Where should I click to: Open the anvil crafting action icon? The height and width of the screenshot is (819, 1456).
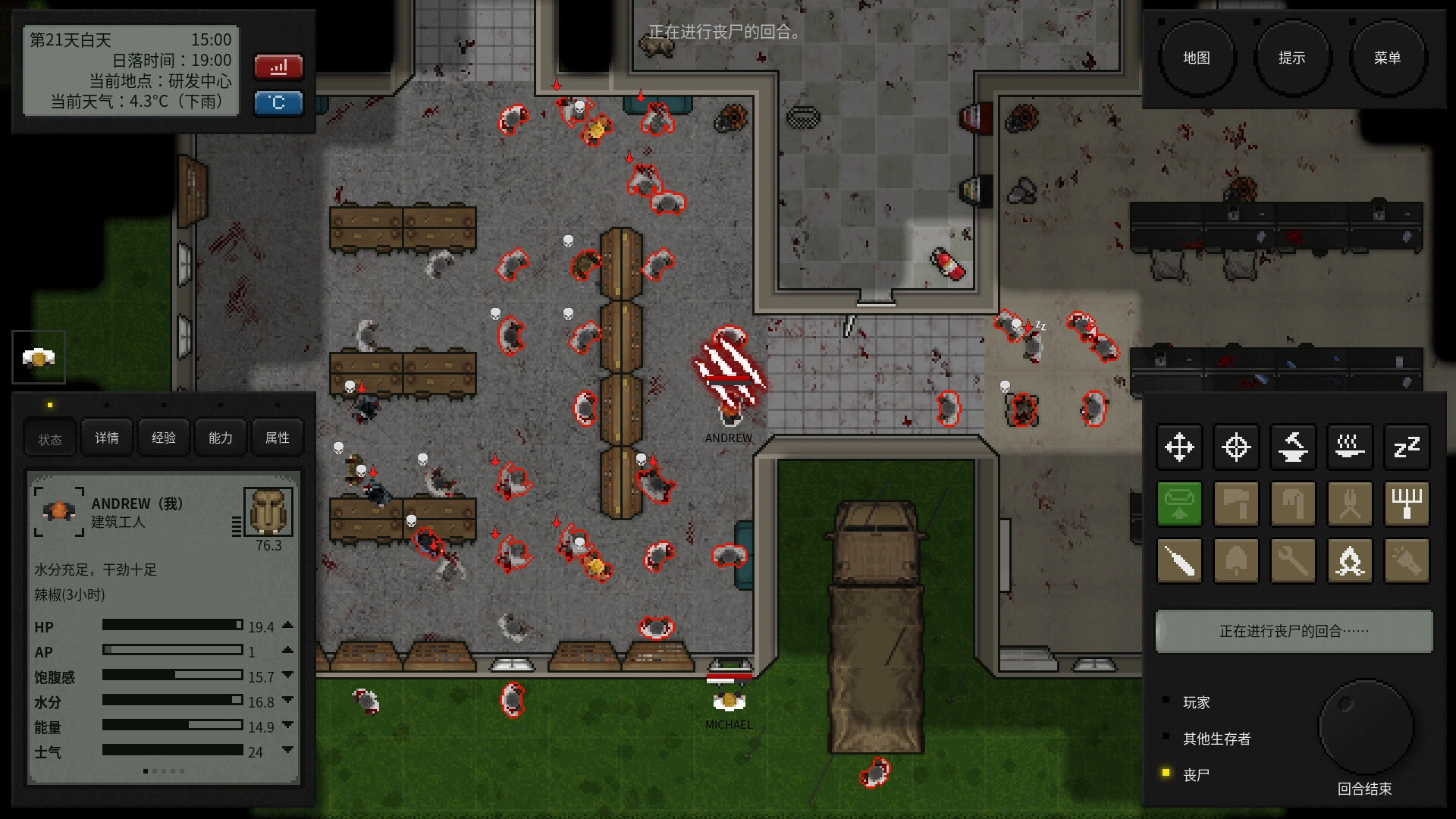tap(1294, 447)
